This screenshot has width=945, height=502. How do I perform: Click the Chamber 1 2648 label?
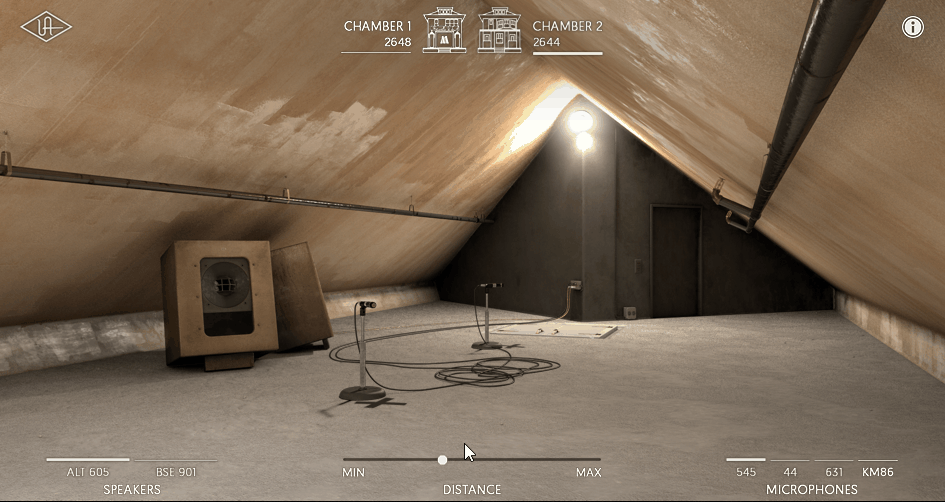coord(377,34)
